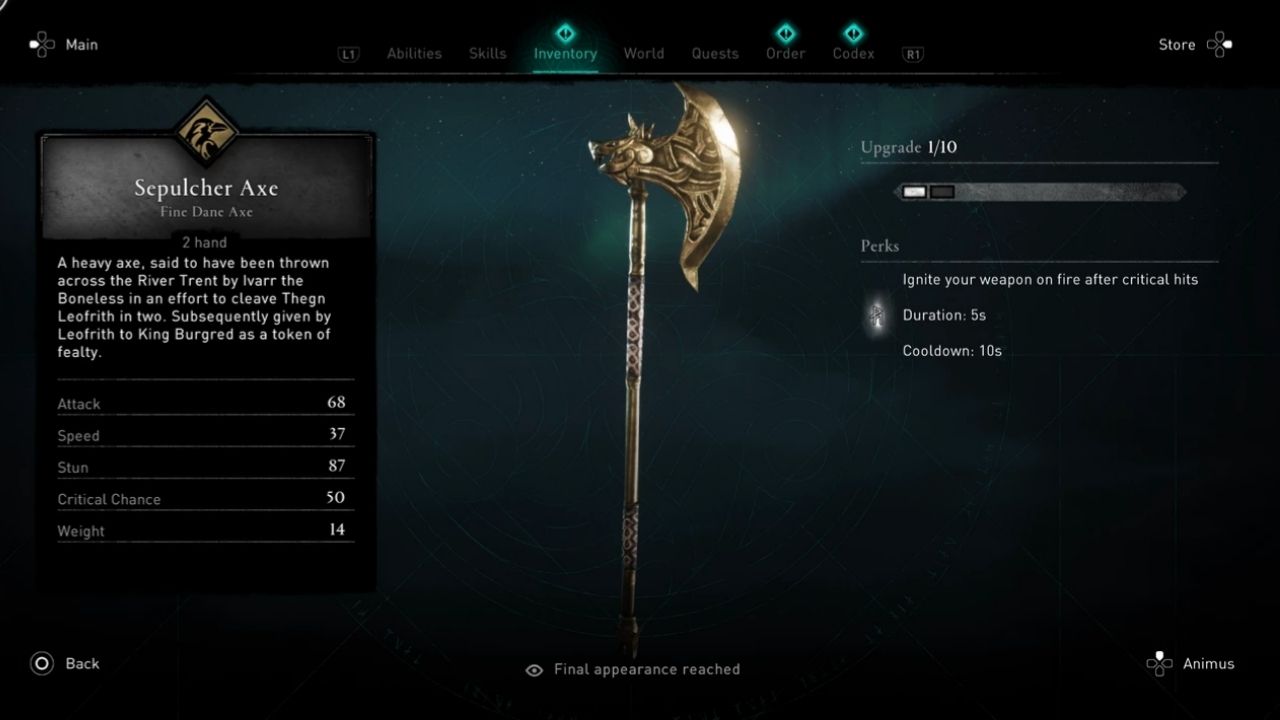
Task: Open the Store
Action: pos(1177,44)
